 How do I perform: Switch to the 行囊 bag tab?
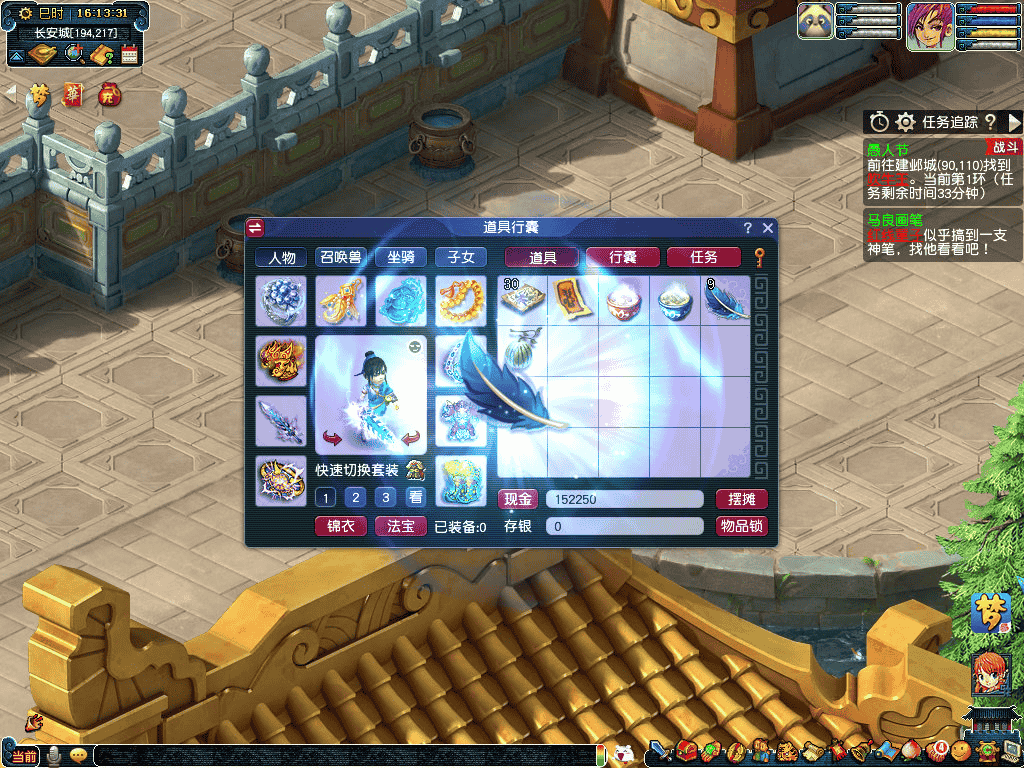[x=622, y=257]
